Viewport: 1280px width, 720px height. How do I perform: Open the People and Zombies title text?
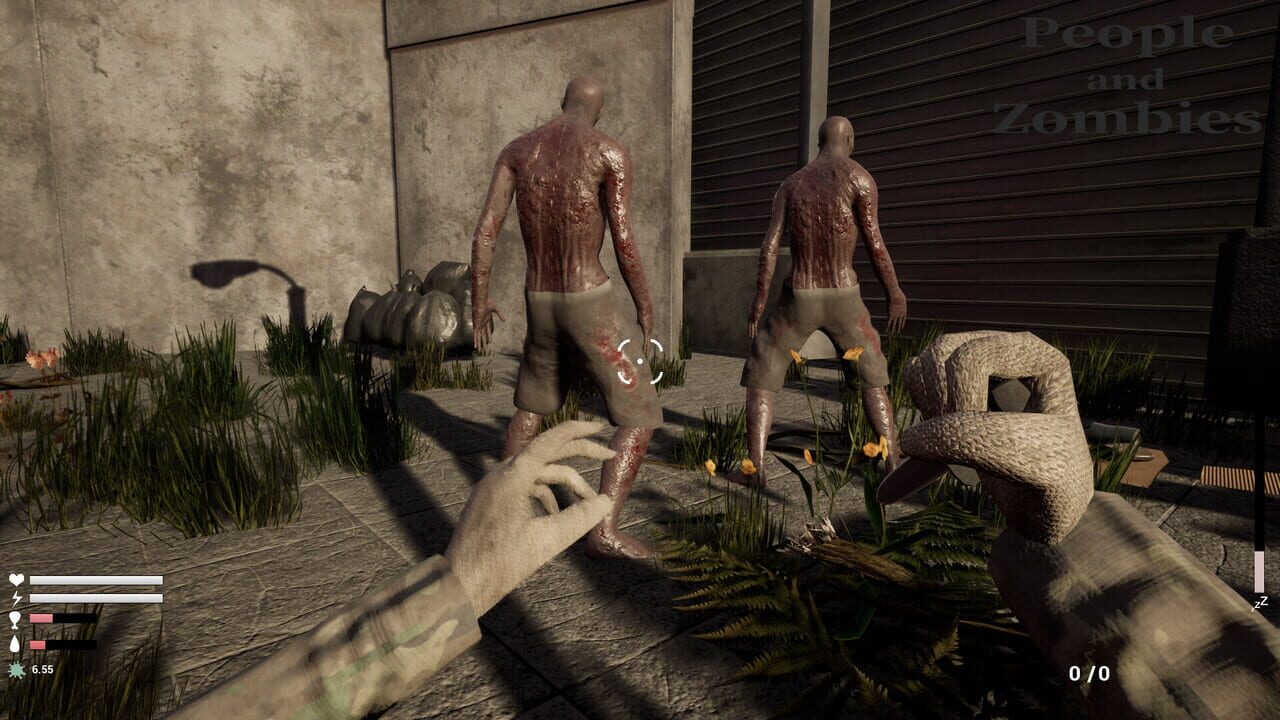pyautogui.click(x=1130, y=77)
